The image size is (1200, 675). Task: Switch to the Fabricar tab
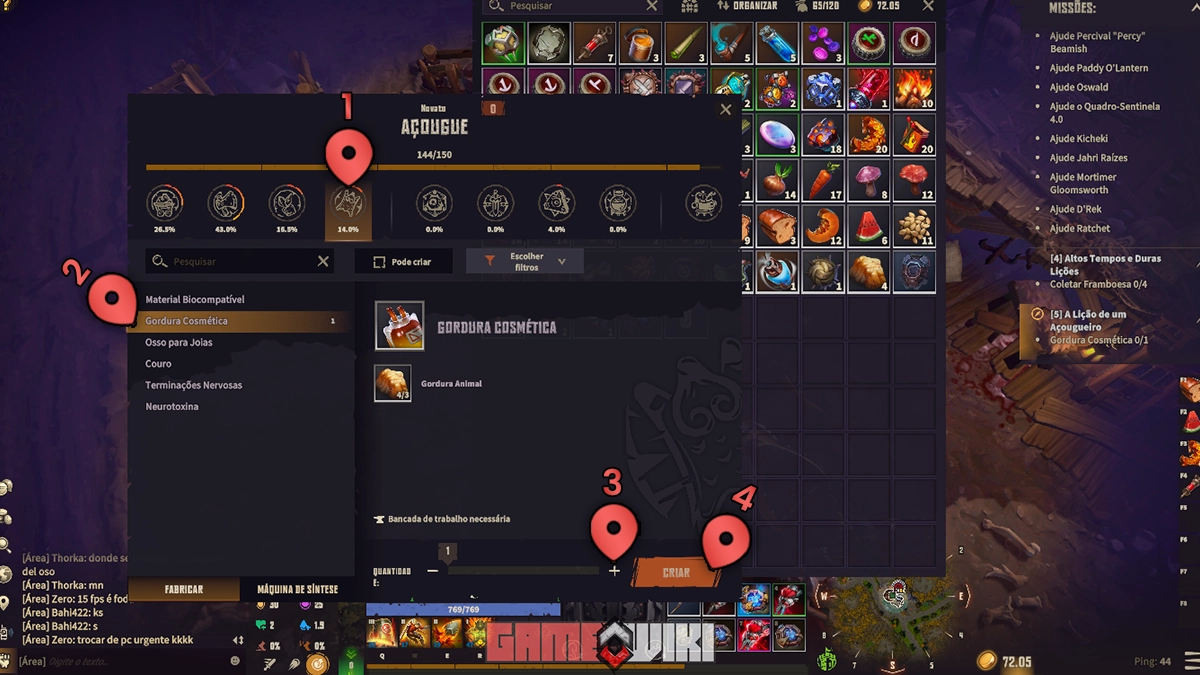click(x=184, y=590)
